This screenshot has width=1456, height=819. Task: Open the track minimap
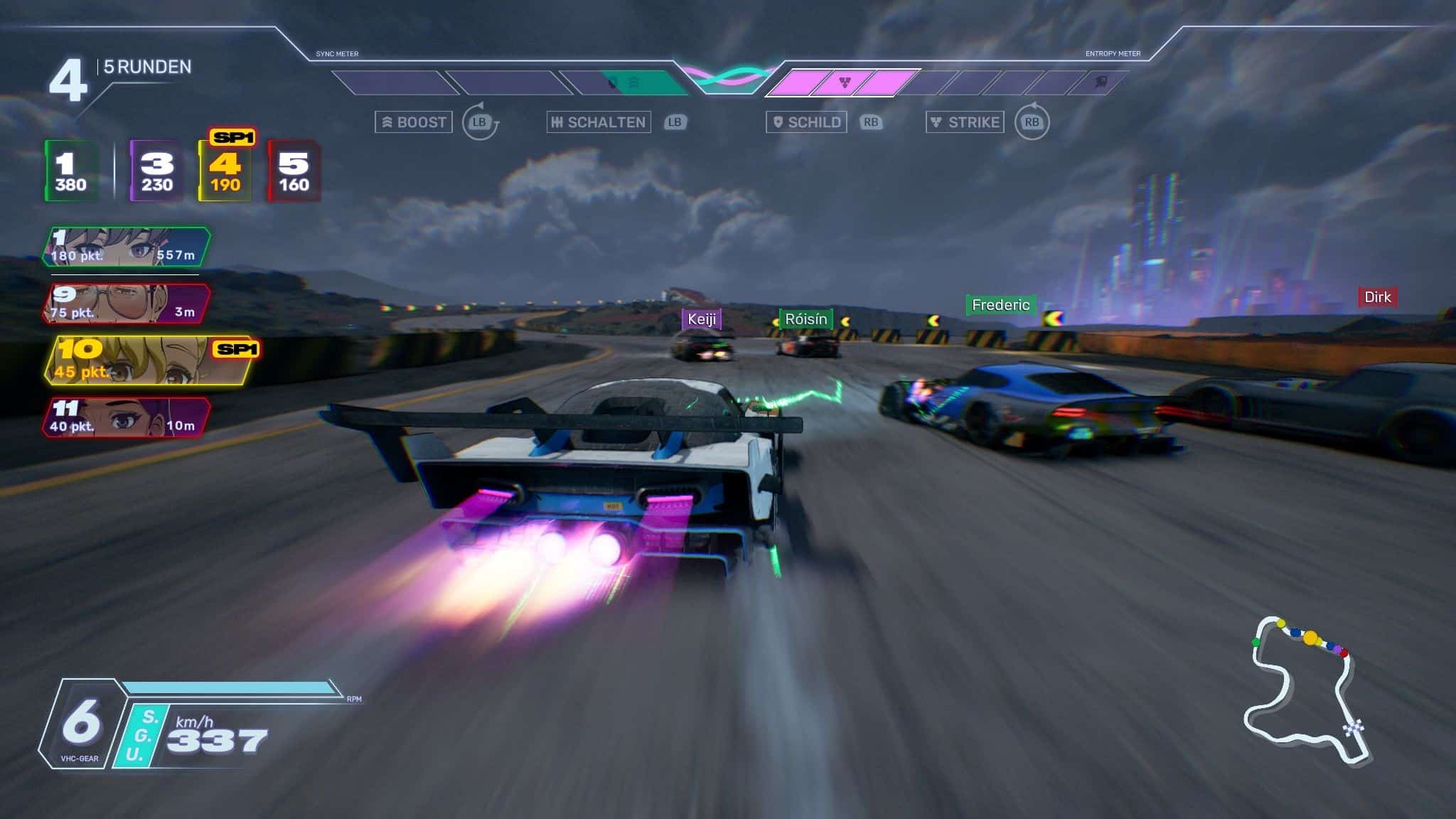1305,690
